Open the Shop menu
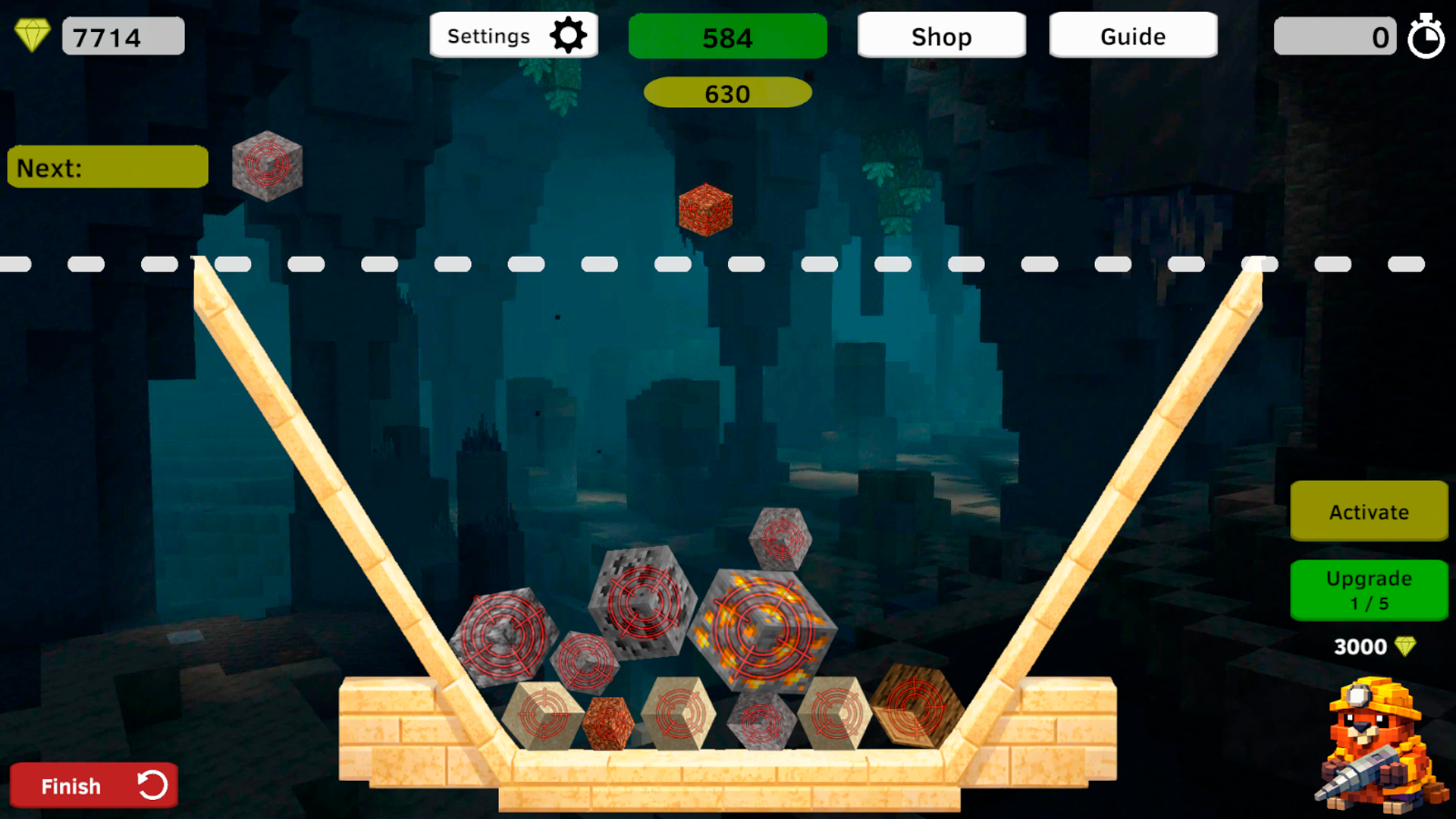The image size is (1456, 819). click(941, 36)
